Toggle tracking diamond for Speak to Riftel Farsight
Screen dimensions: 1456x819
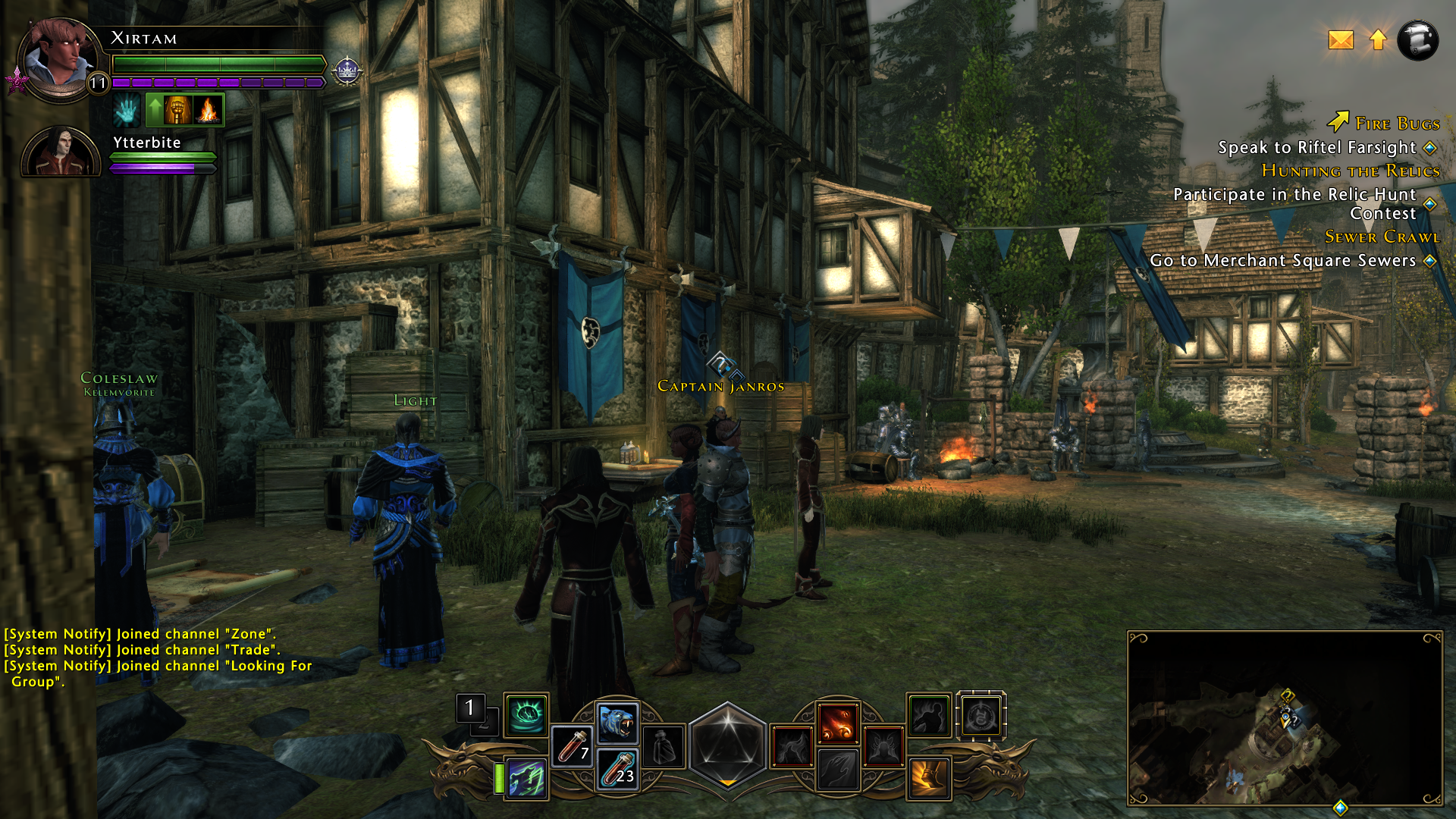pyautogui.click(x=1429, y=149)
